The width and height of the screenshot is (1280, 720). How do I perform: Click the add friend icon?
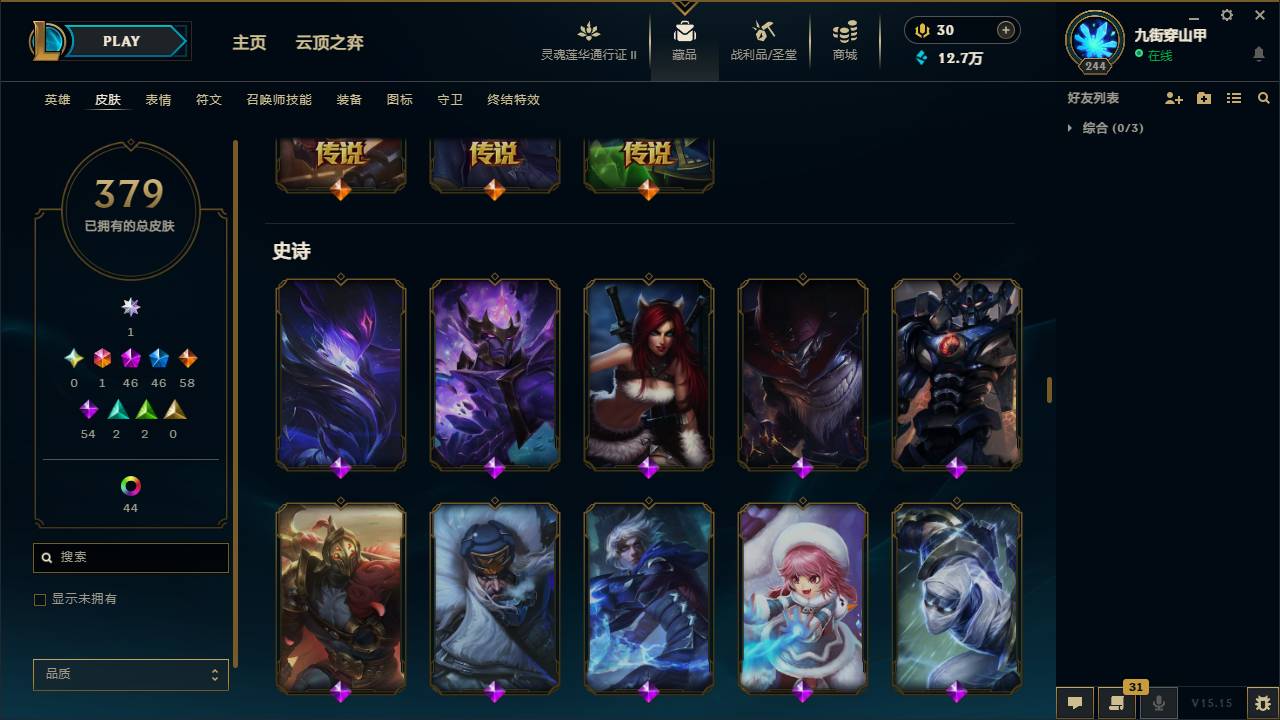(1172, 97)
